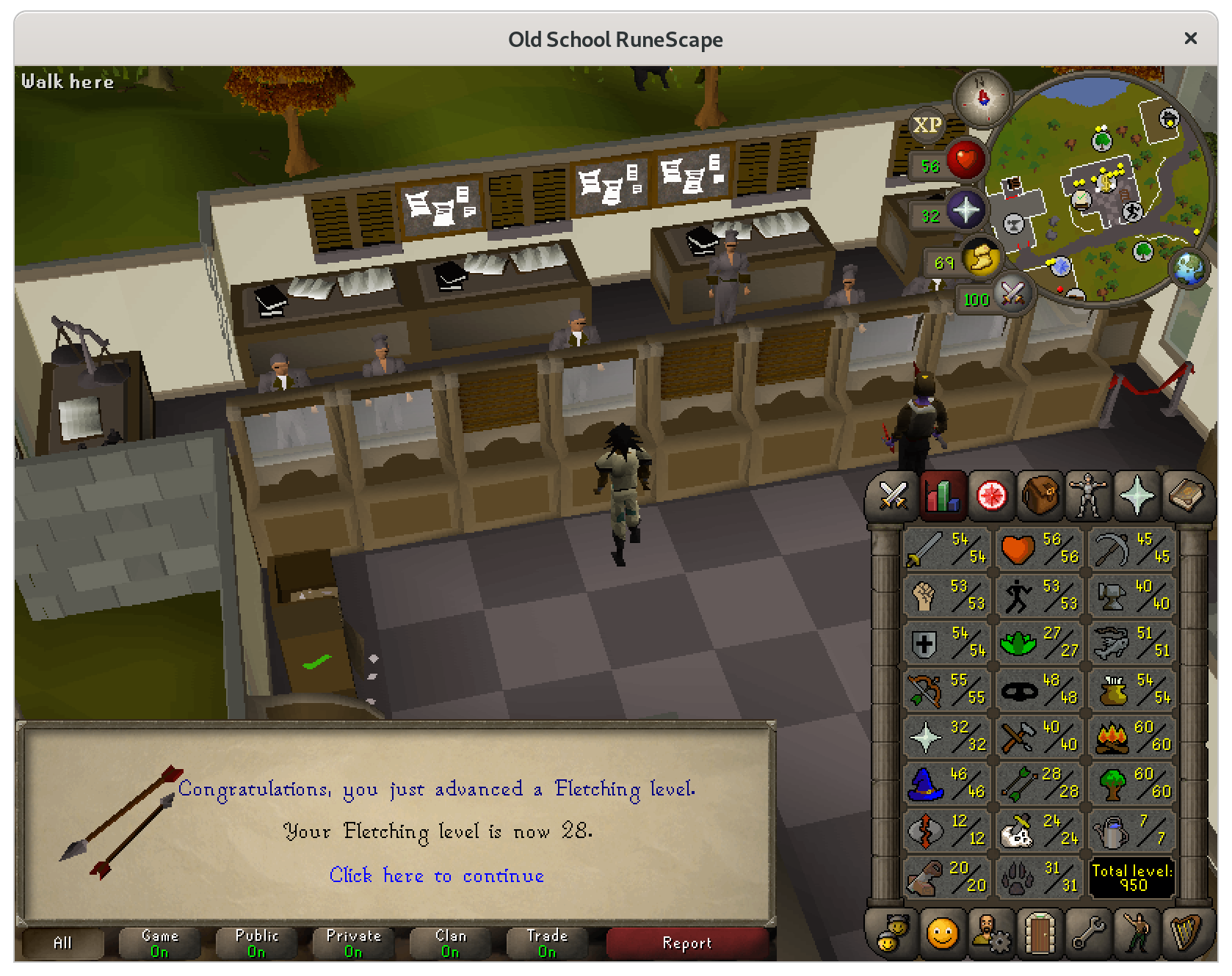Screen dimensions: 1232x976
Task: Click here to continue the level-up dialogue
Action: pos(436,875)
